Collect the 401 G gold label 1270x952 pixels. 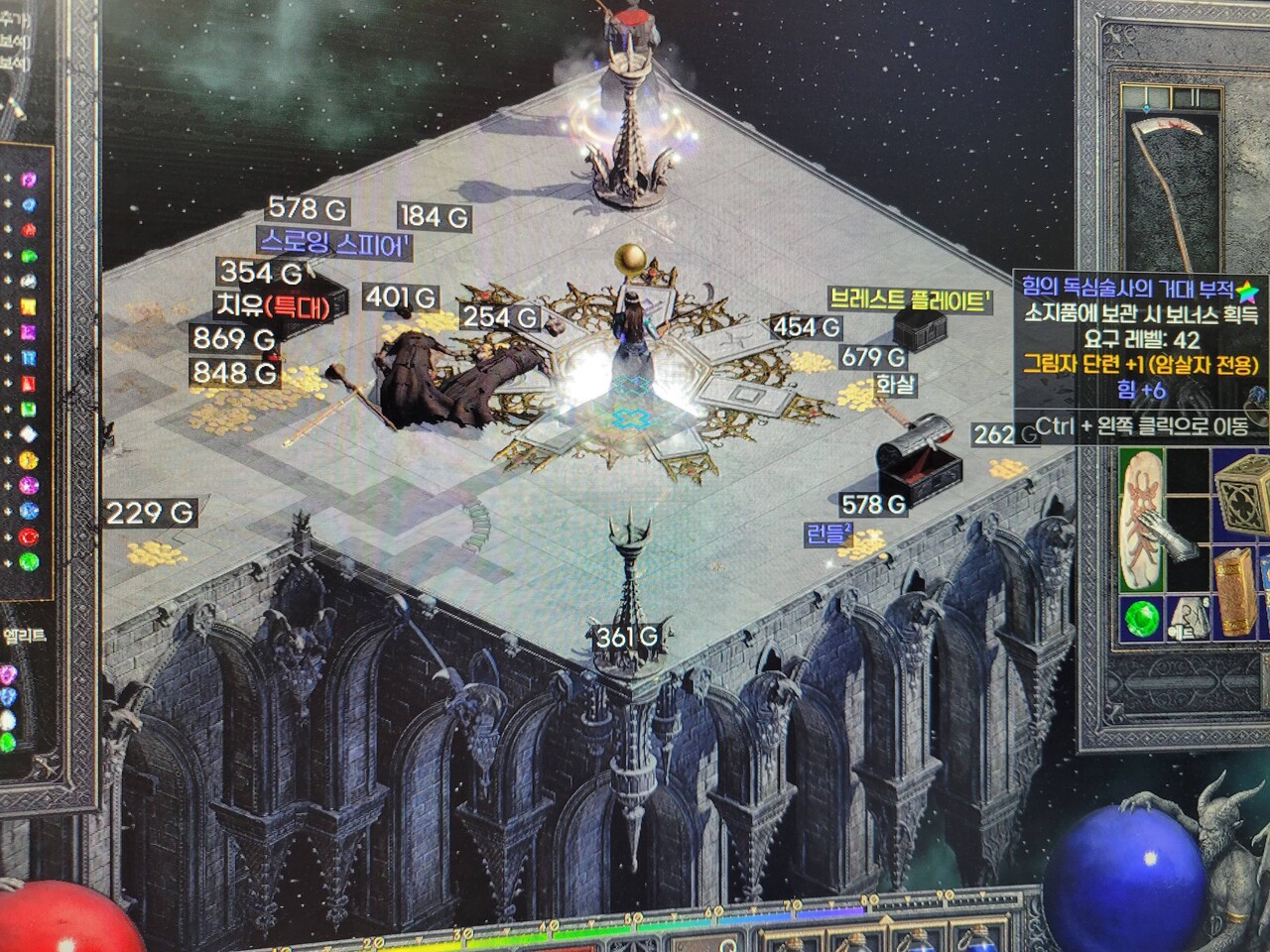click(401, 297)
